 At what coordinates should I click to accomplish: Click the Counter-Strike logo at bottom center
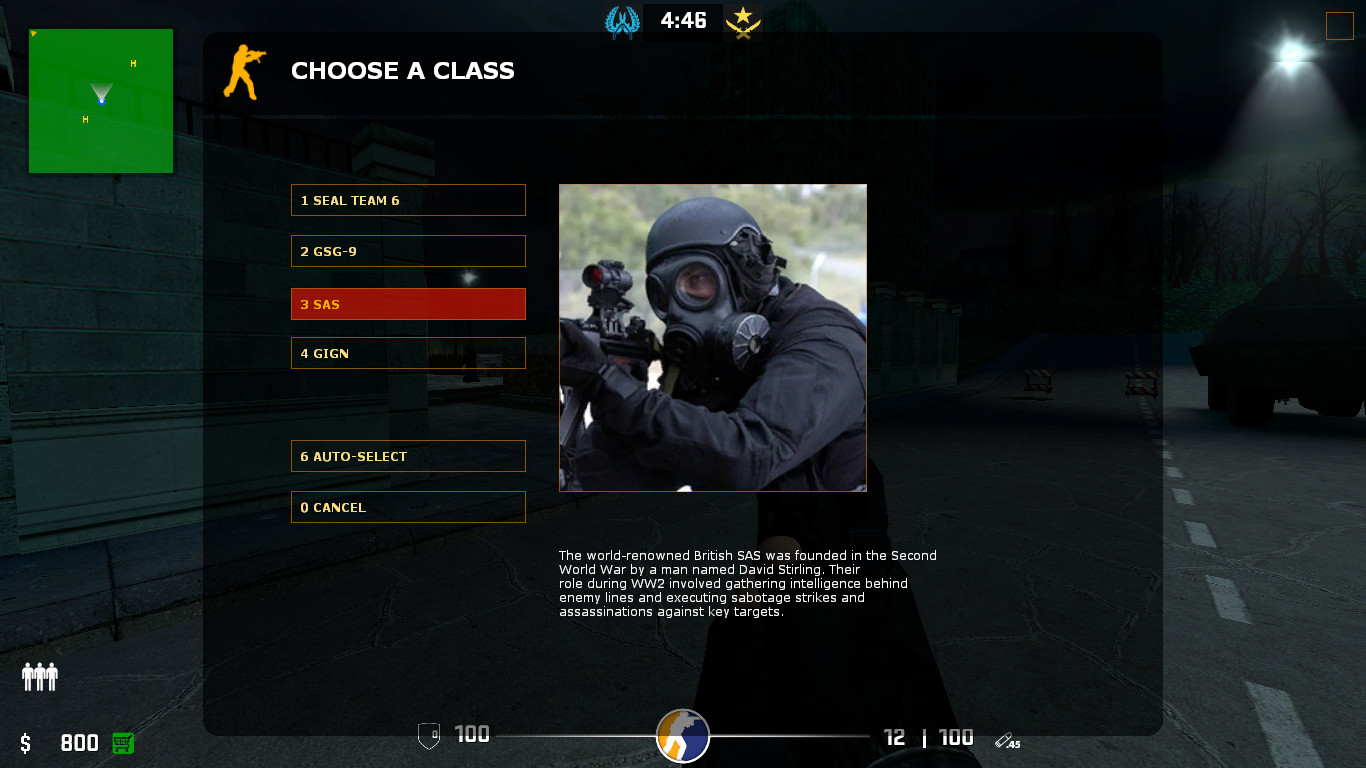(x=683, y=736)
